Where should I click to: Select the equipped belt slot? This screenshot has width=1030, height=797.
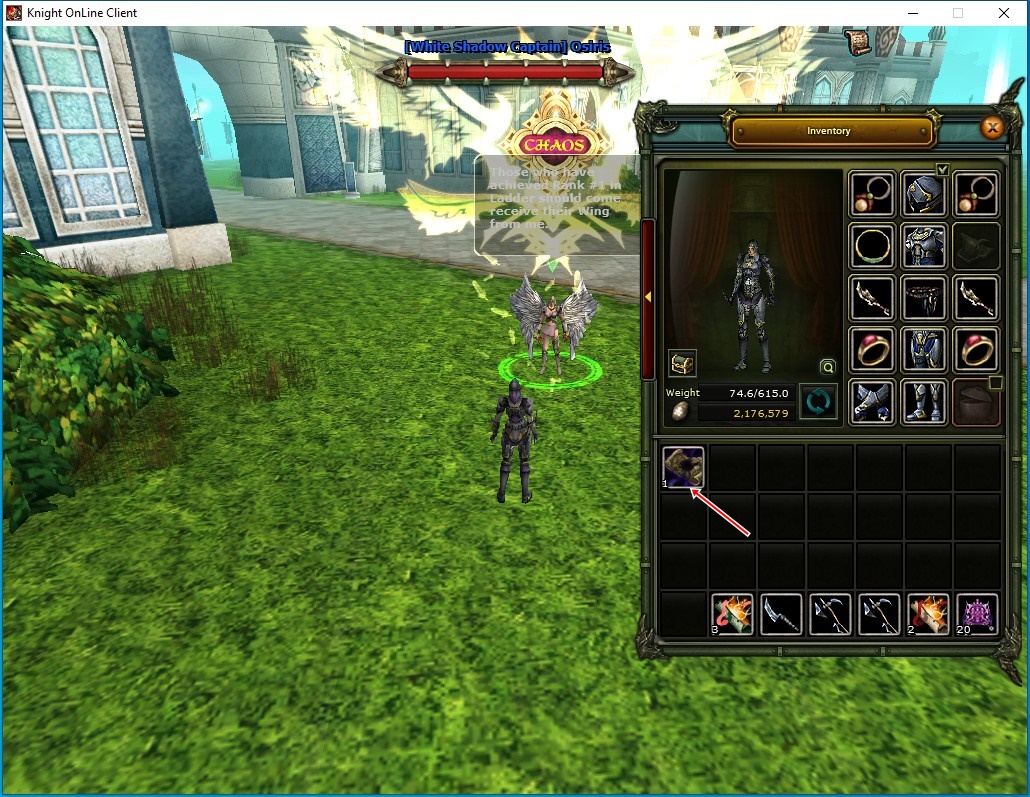point(925,297)
